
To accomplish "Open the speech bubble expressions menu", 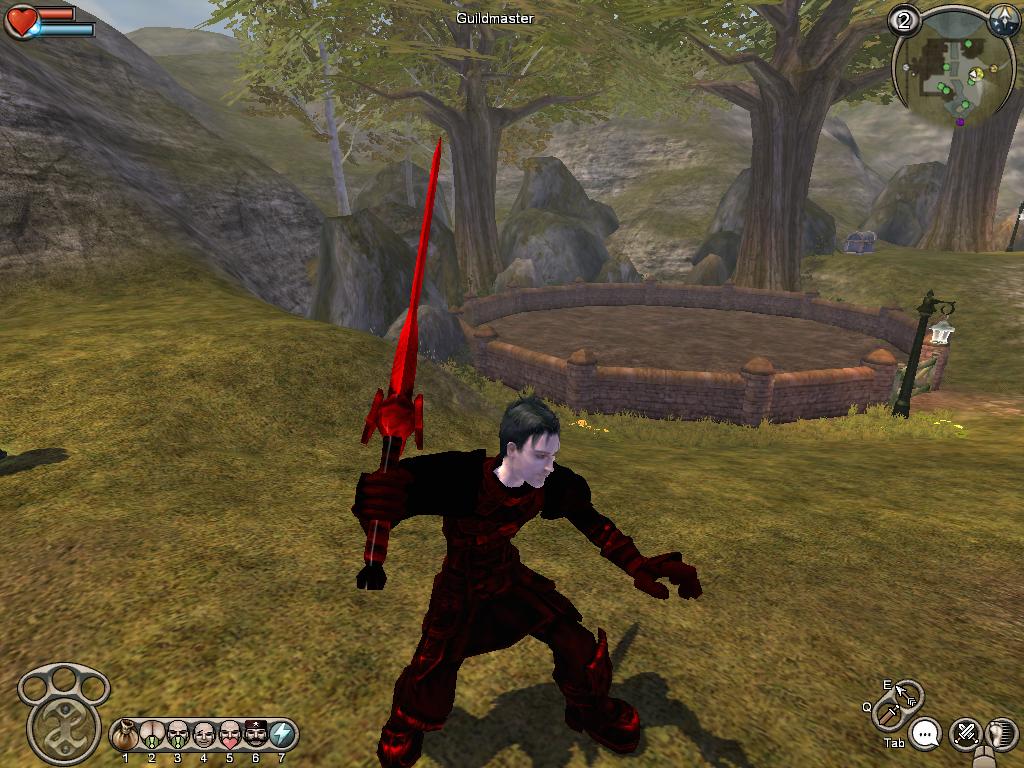I will point(927,734).
